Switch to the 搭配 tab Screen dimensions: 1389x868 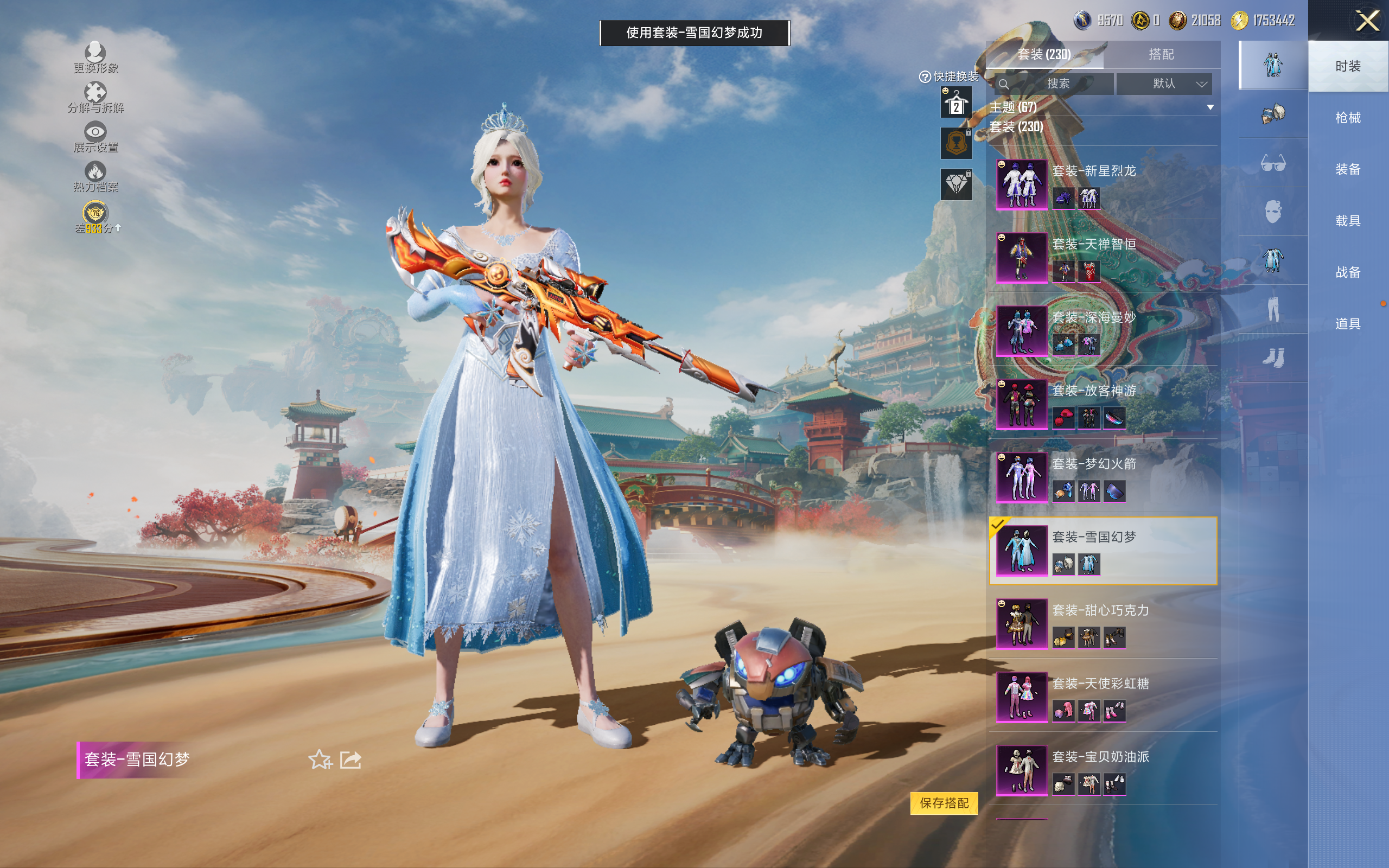tap(1161, 55)
